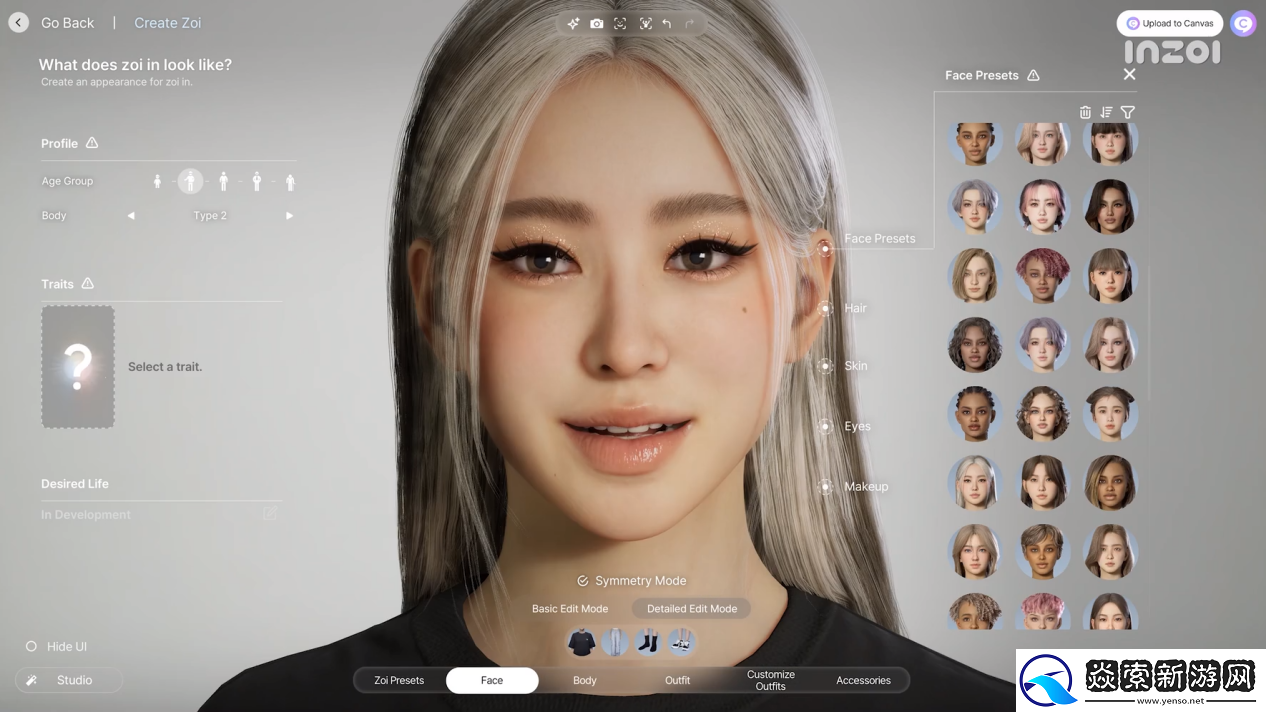Switch to Basic Edit Mode

pos(570,608)
